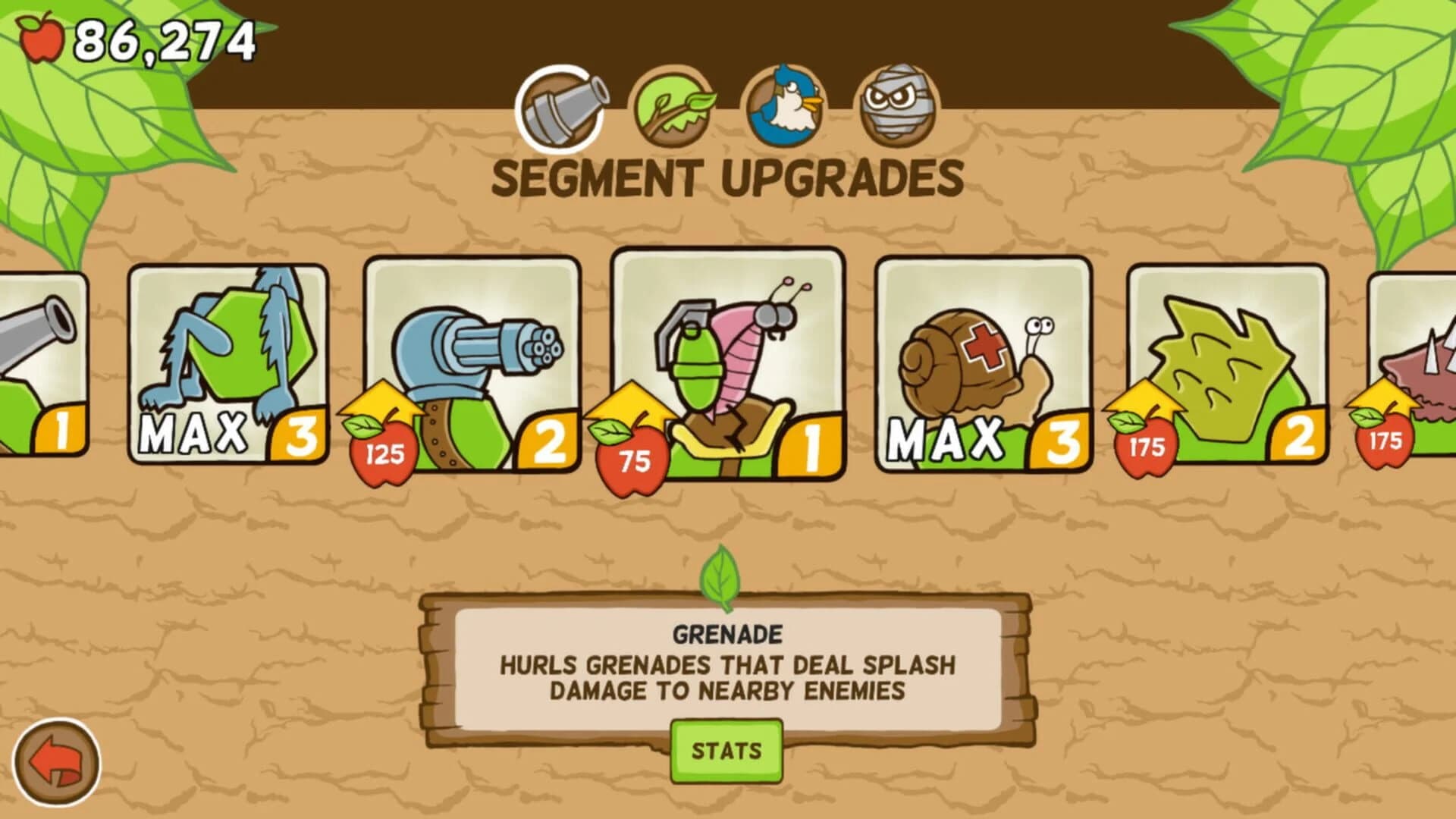Open the mummy enemy category

(x=895, y=106)
